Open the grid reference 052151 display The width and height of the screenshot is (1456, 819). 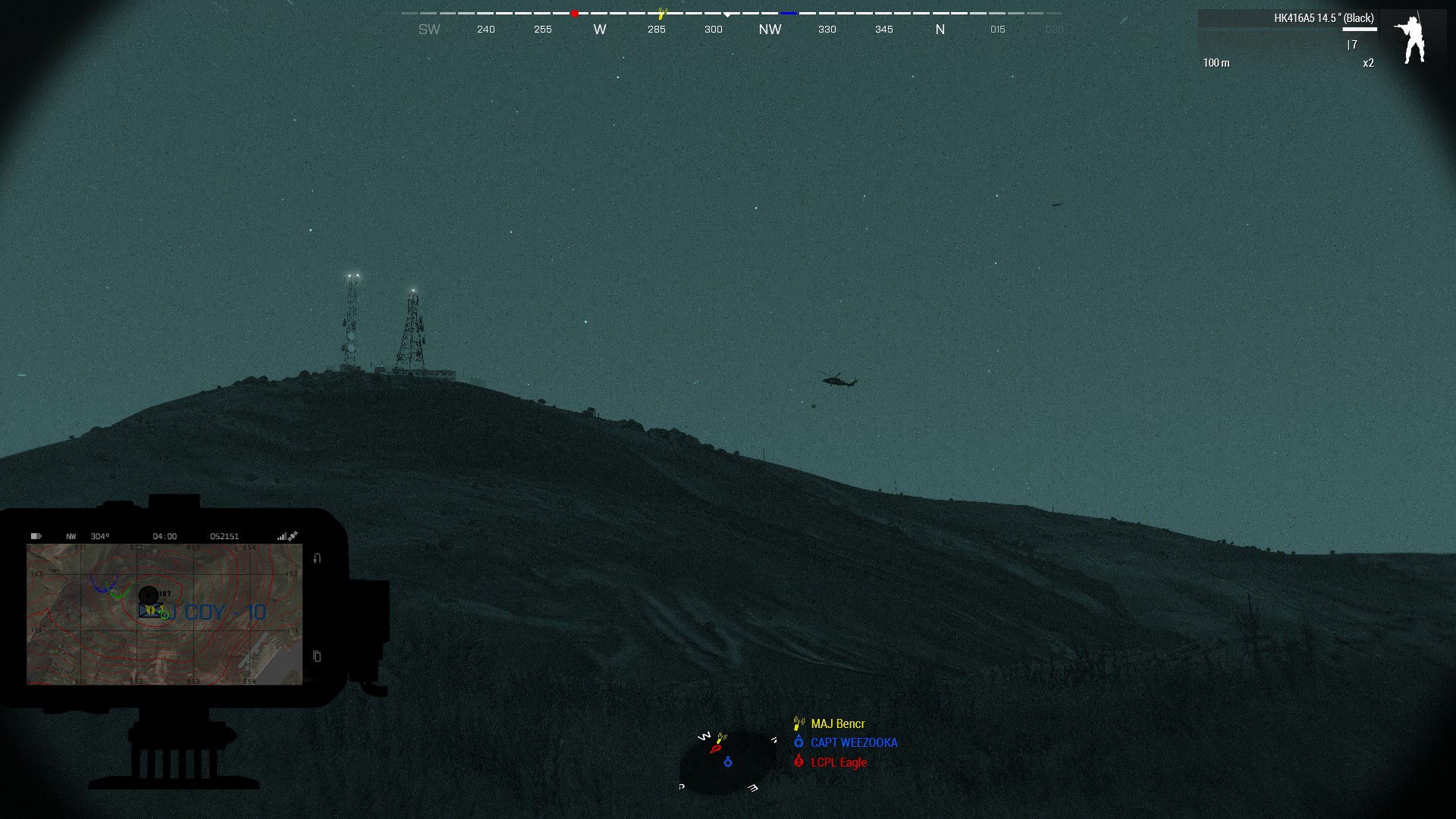pyautogui.click(x=224, y=536)
